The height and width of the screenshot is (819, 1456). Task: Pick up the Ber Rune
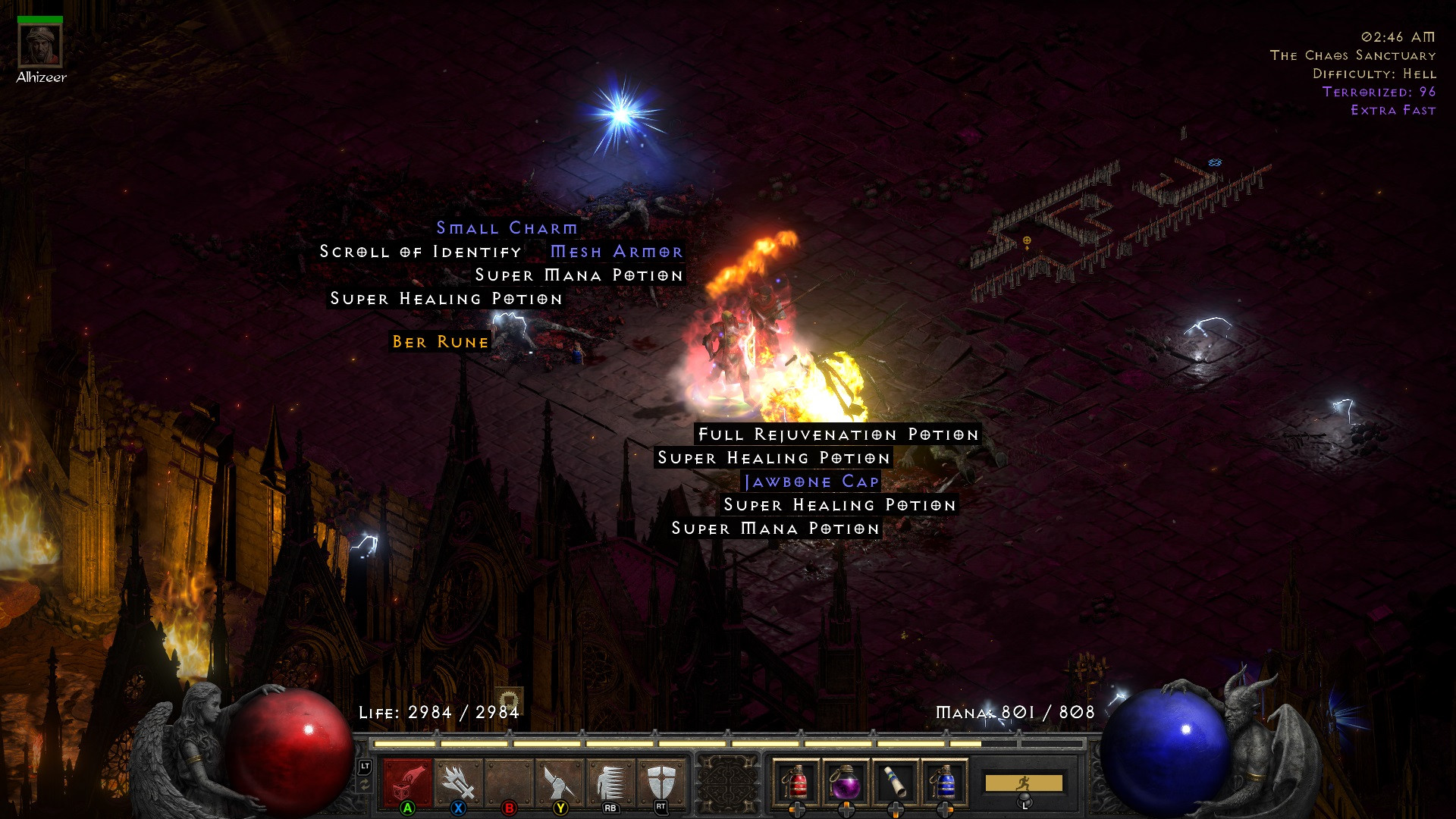coord(438,342)
